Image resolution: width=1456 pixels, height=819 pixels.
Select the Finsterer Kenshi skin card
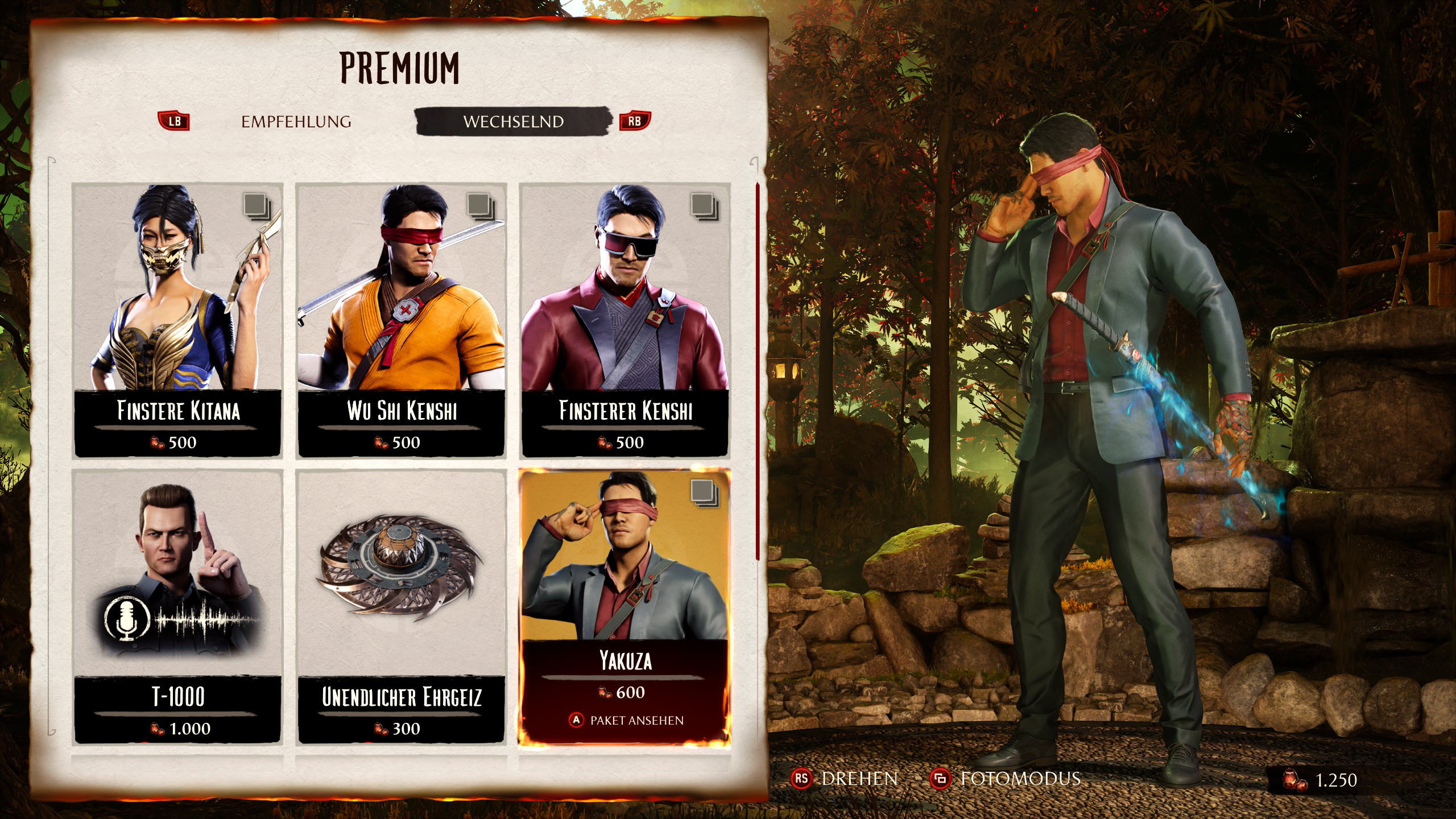point(625,320)
